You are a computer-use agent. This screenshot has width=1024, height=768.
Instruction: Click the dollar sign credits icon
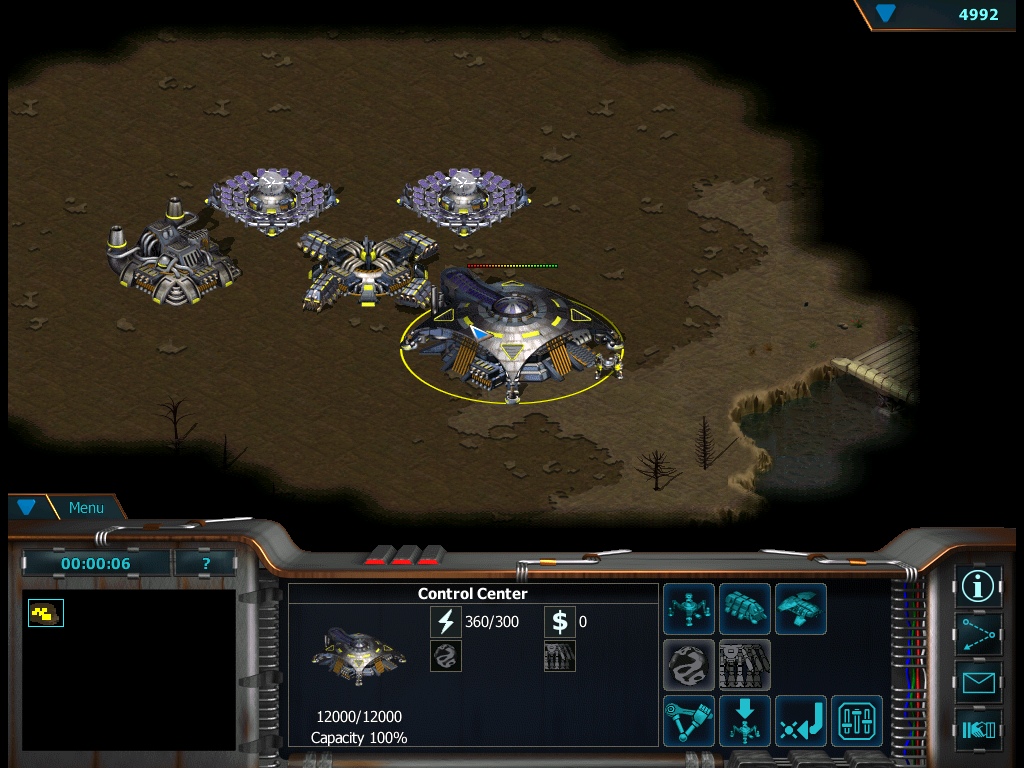(560, 622)
